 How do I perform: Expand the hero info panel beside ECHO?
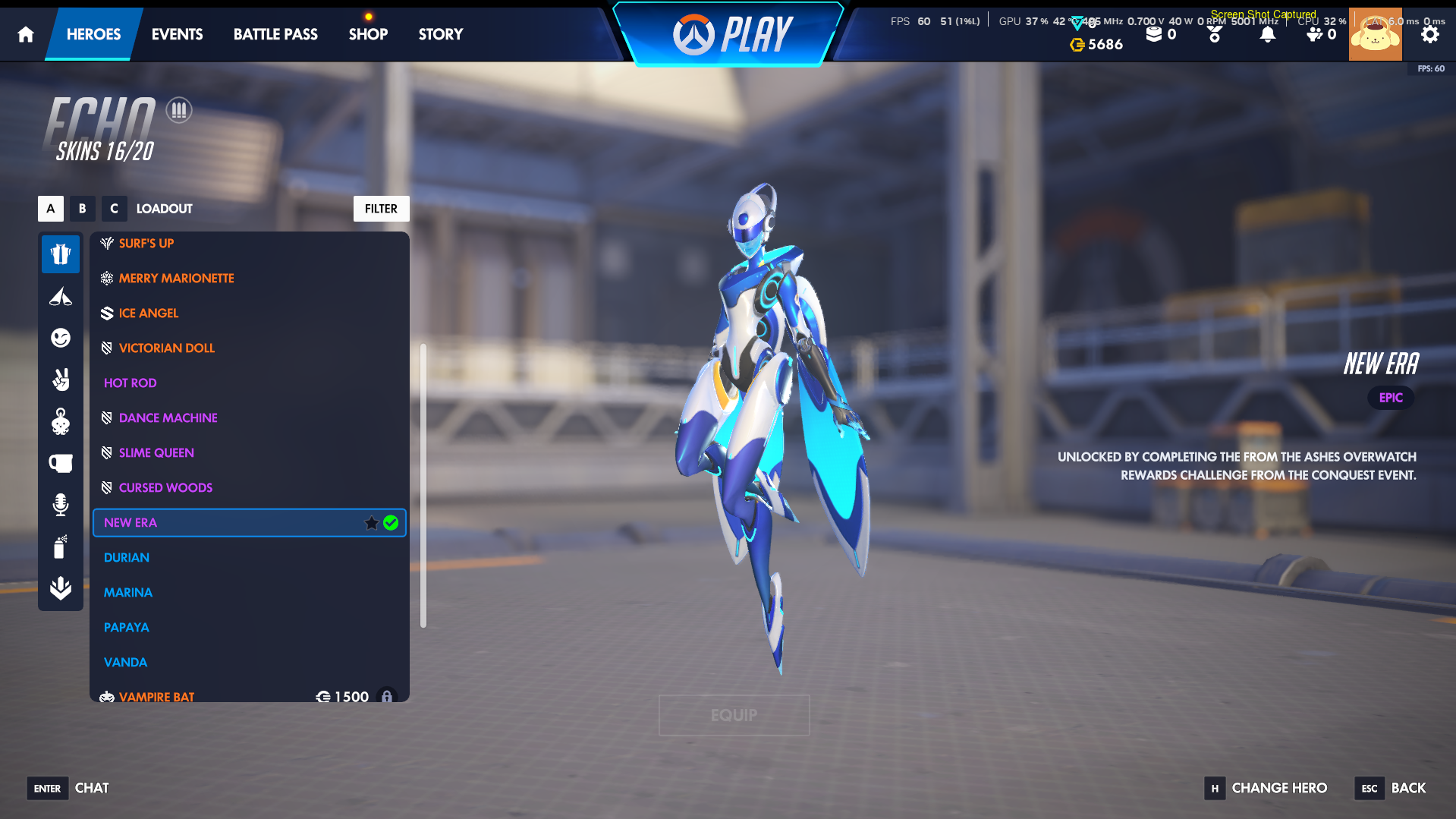tap(178, 109)
